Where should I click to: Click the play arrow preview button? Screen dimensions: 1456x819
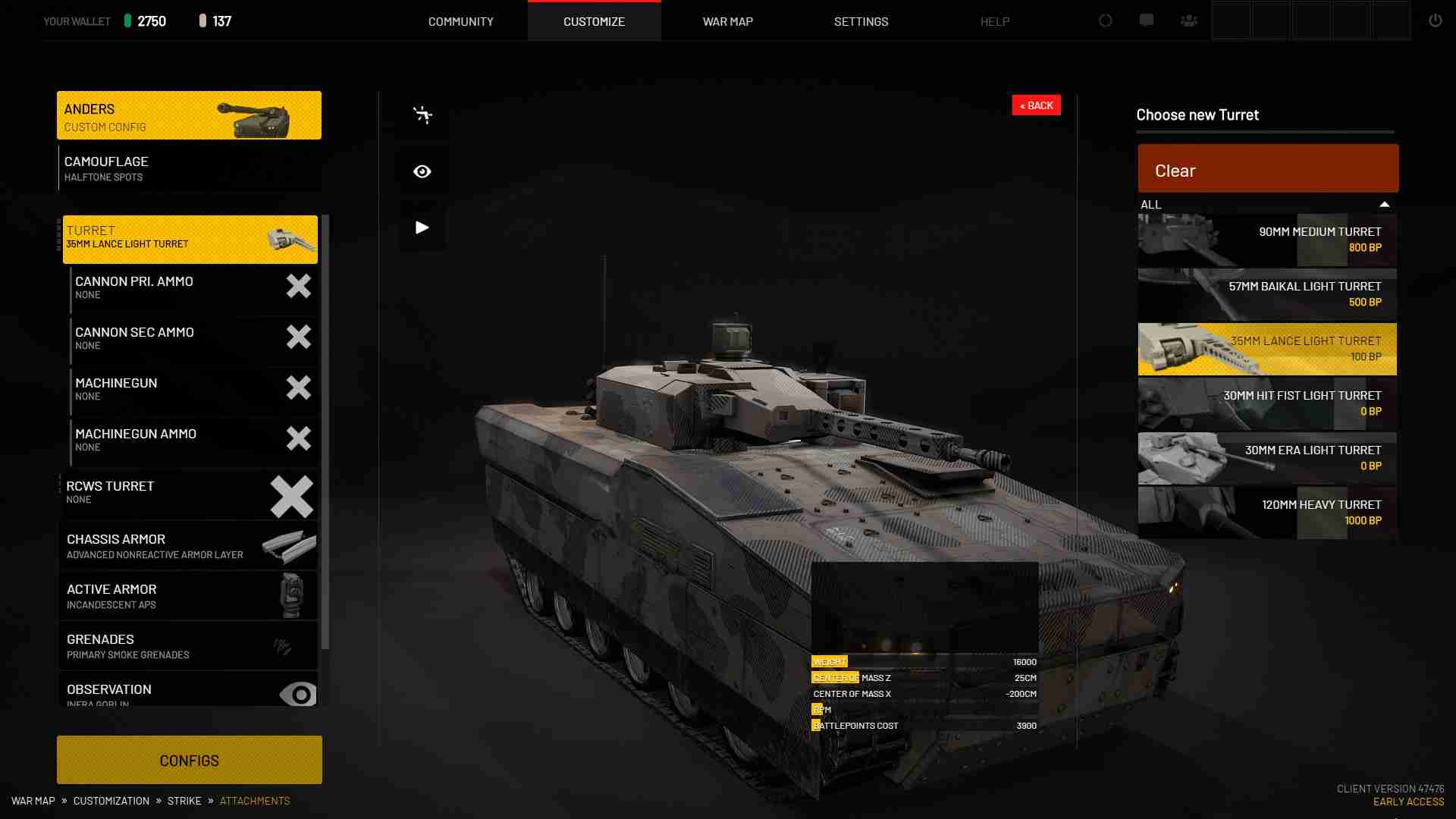pos(422,227)
